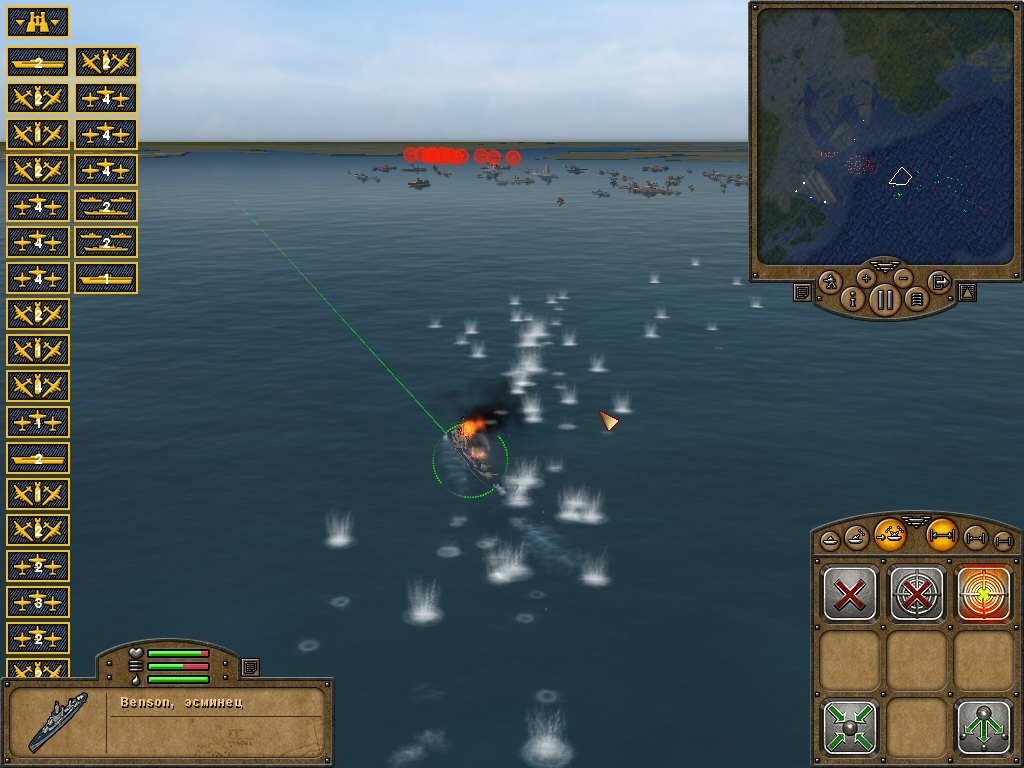Image resolution: width=1024 pixels, height=768 pixels.
Task: Pause the game with the pause button
Action: tap(885, 299)
